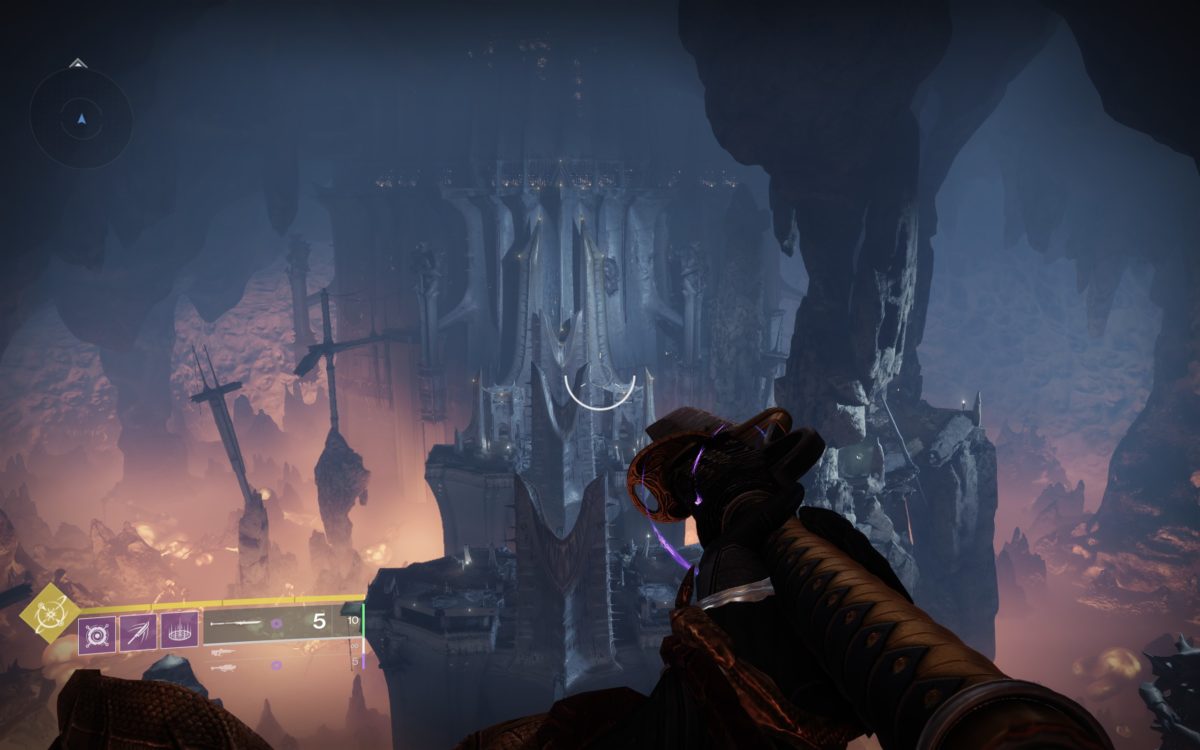Trigger the ringed-spikes class ability icon
The image size is (1200, 750).
[180, 632]
